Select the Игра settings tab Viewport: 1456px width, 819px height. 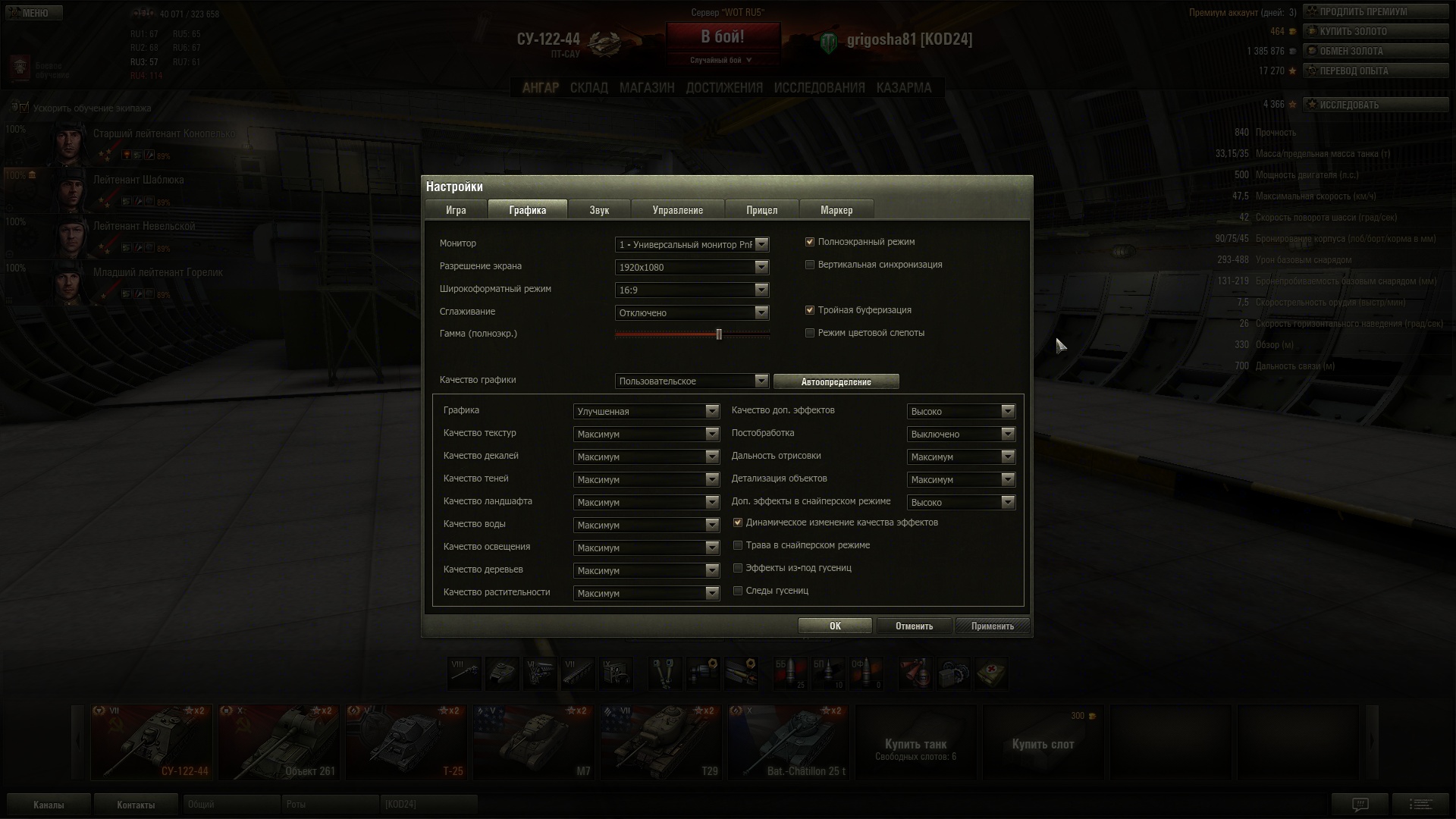[x=456, y=210]
